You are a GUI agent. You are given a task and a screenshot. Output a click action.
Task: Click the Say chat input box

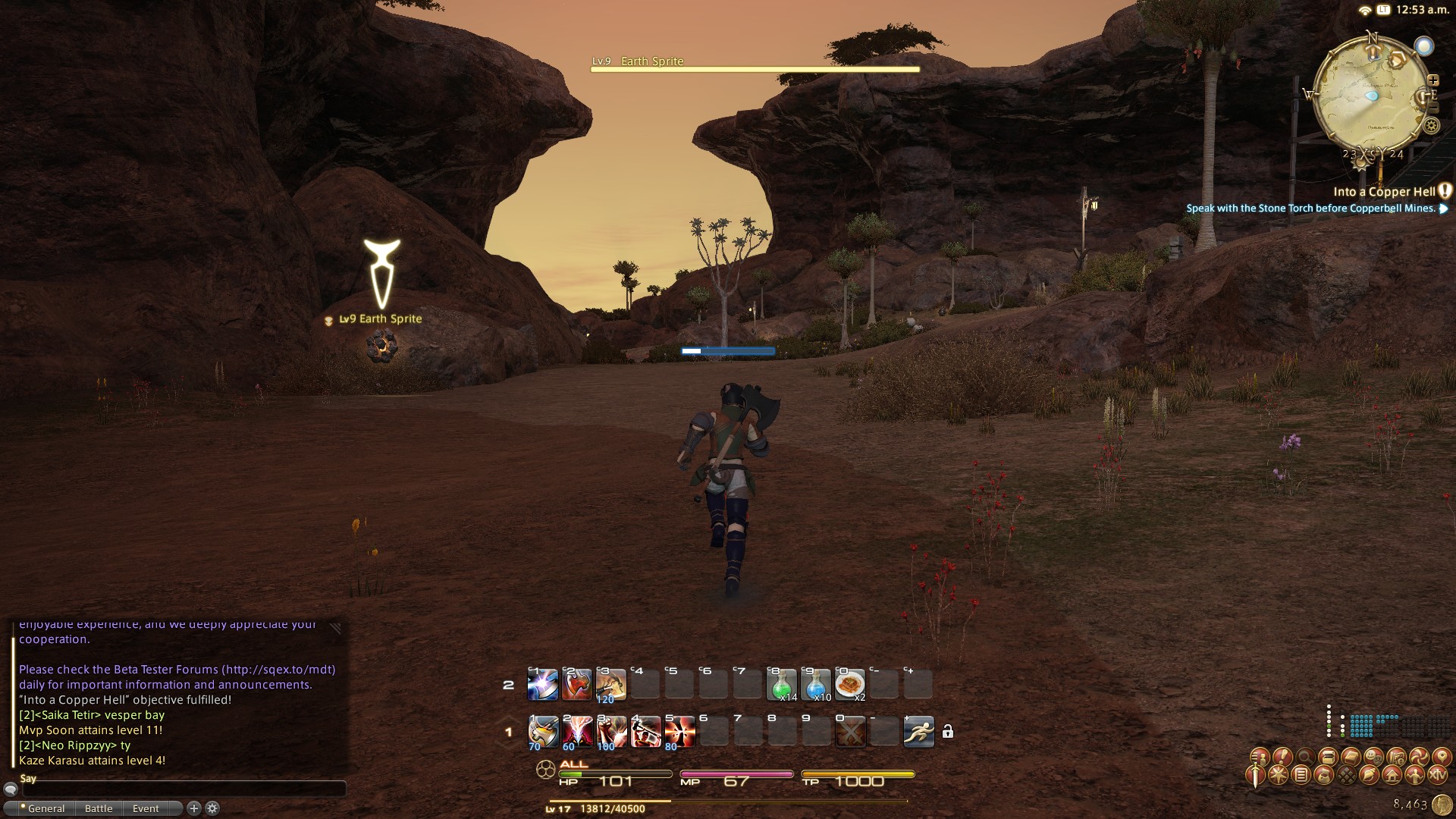click(182, 789)
